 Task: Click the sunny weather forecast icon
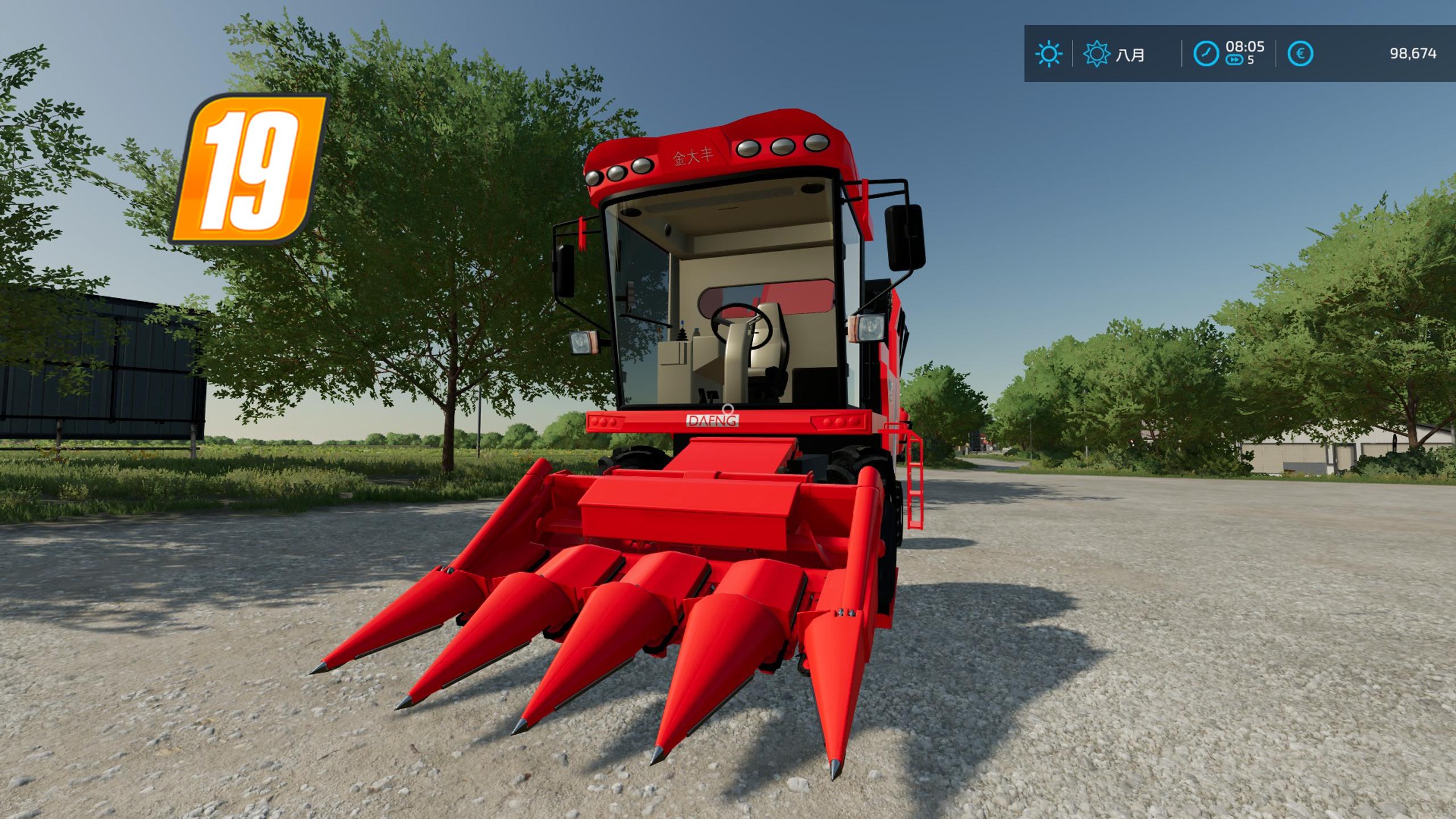(x=1049, y=54)
